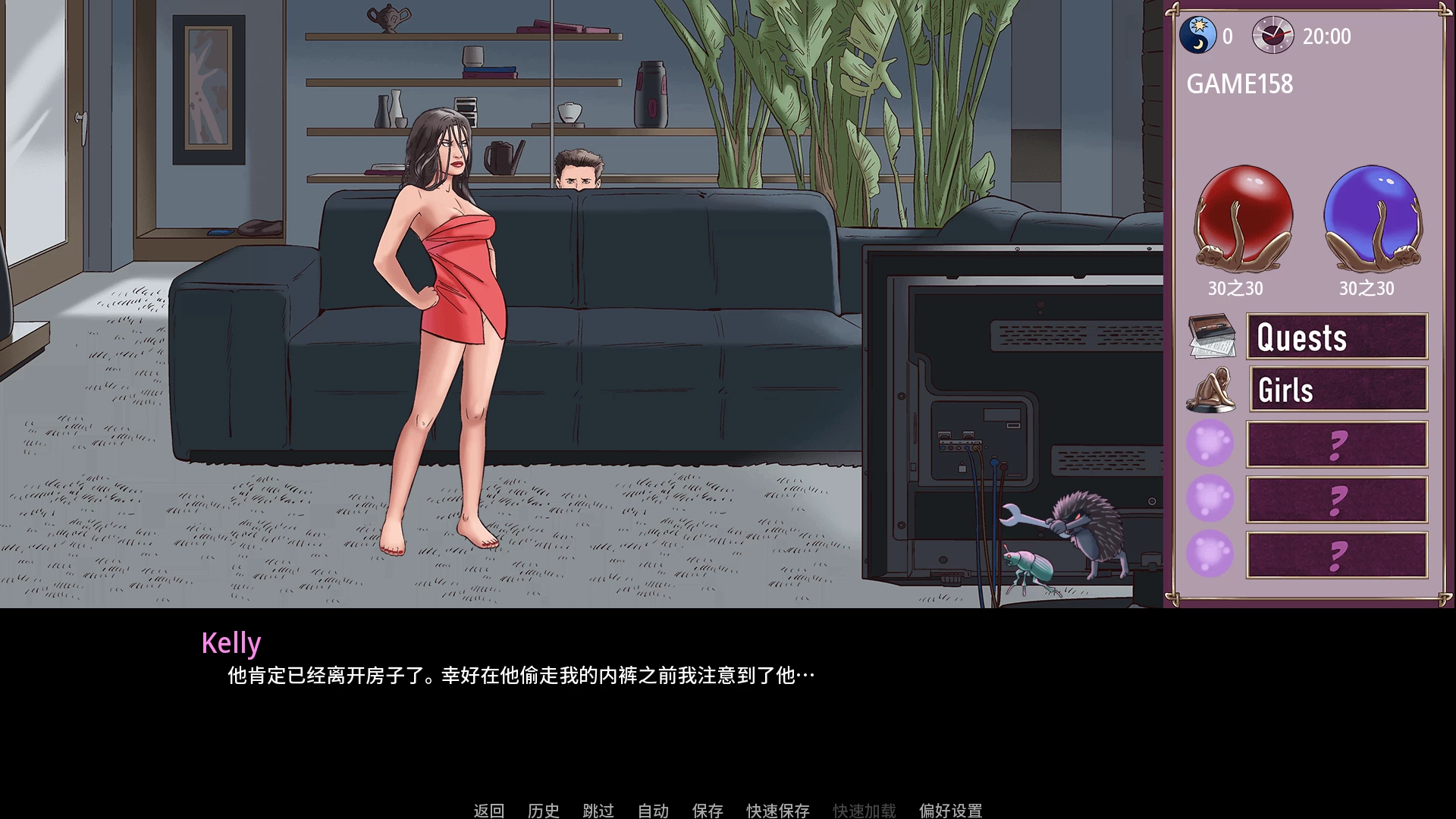Open the Girls panel
This screenshot has width=1456, height=819.
(1338, 390)
